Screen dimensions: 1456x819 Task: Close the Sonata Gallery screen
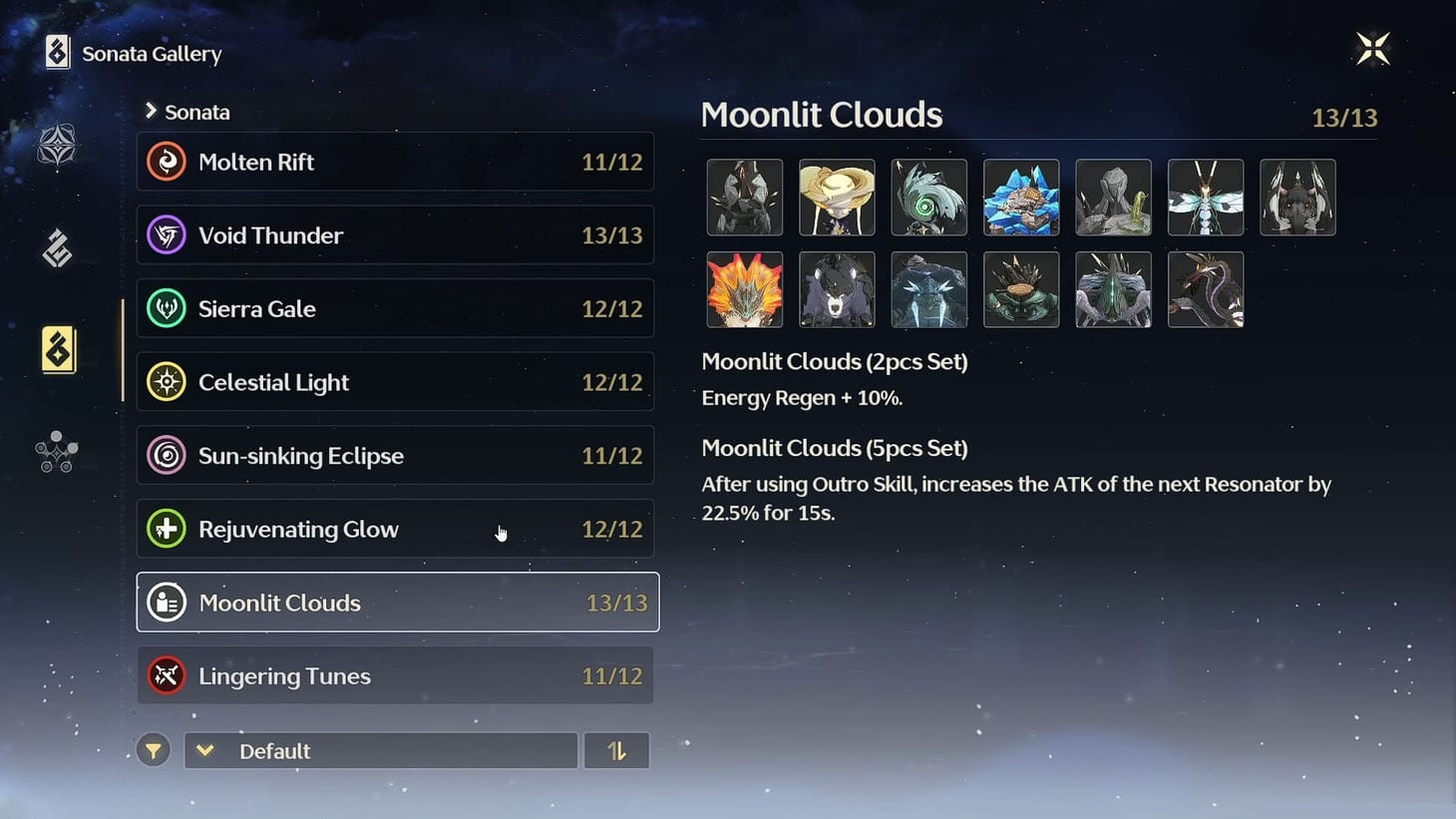1373,47
